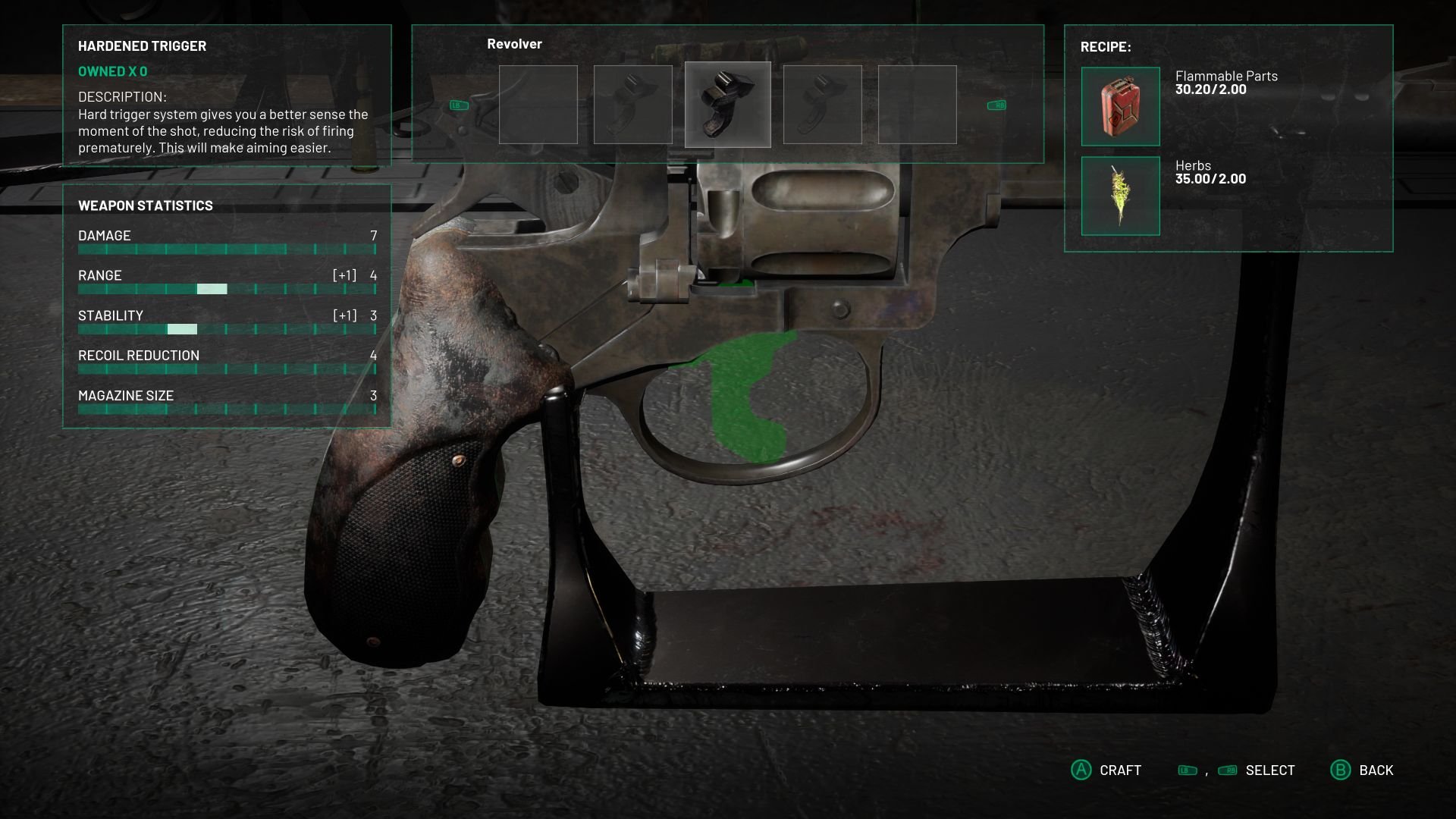This screenshot has width=1456, height=819.
Task: Choose the dimmed trigger right of the highlighted slot
Action: pos(822,105)
